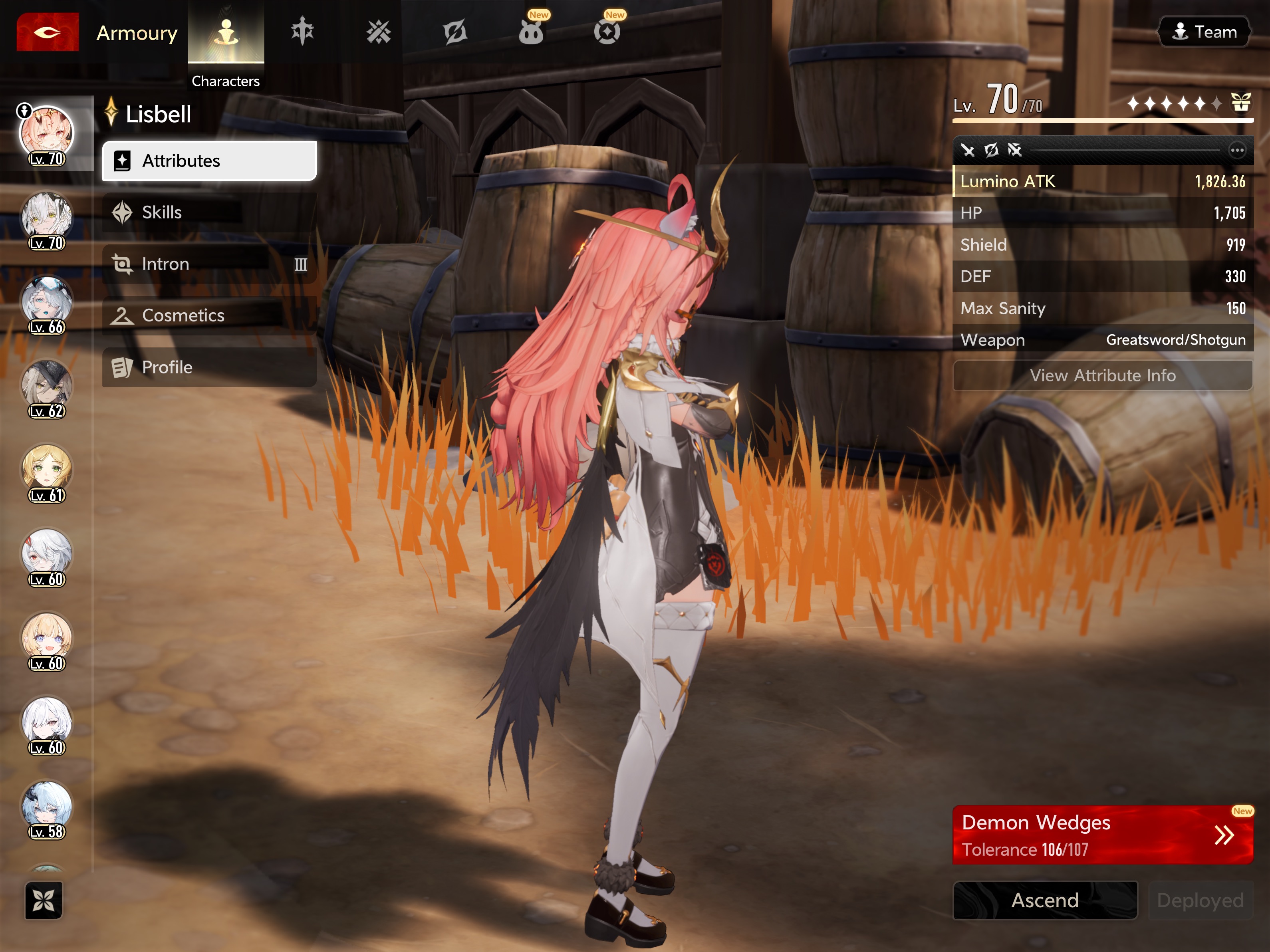This screenshot has height=952, width=1270.
Task: Open the filter icon below character list
Action: (x=44, y=900)
